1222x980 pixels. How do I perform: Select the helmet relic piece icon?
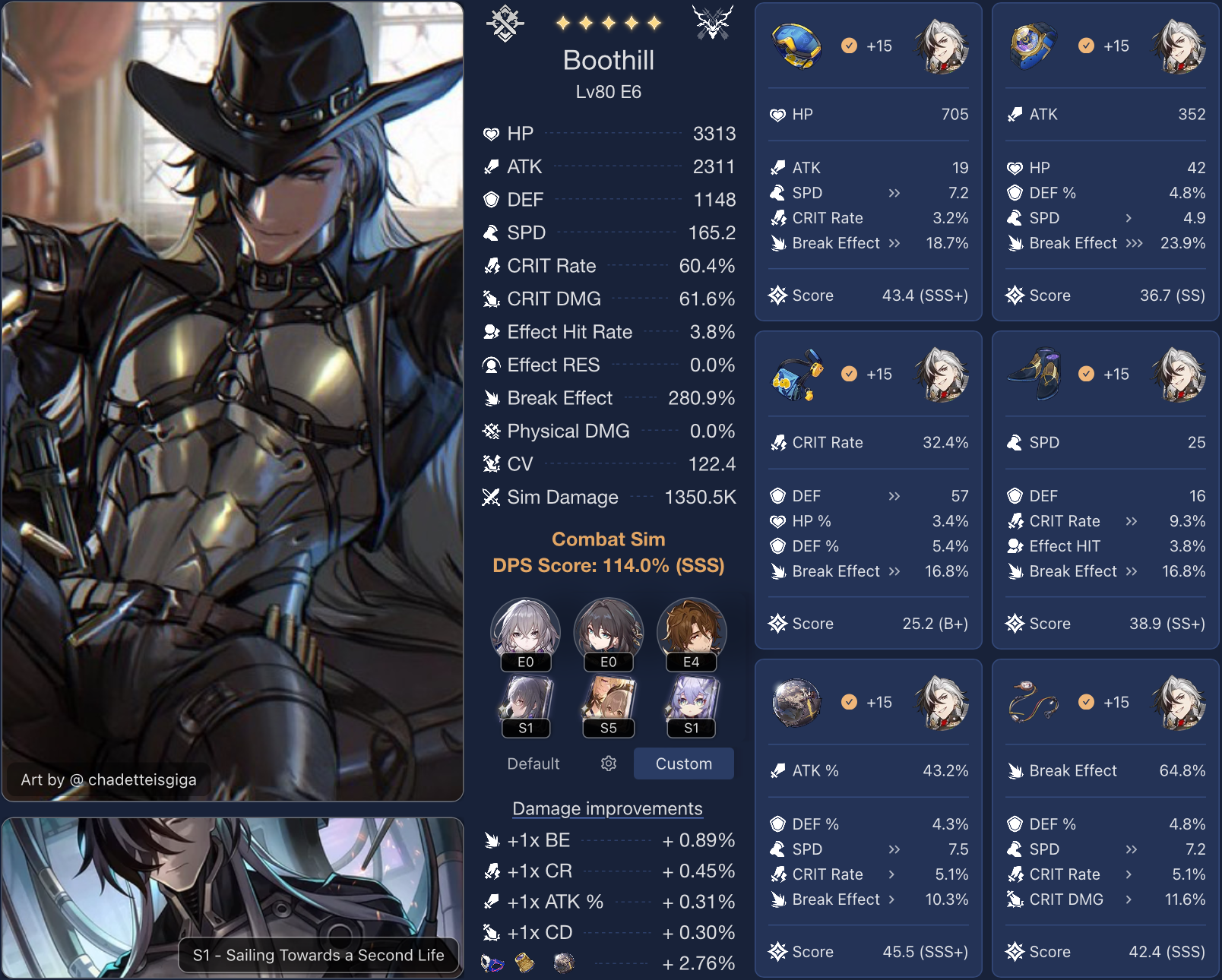click(796, 46)
